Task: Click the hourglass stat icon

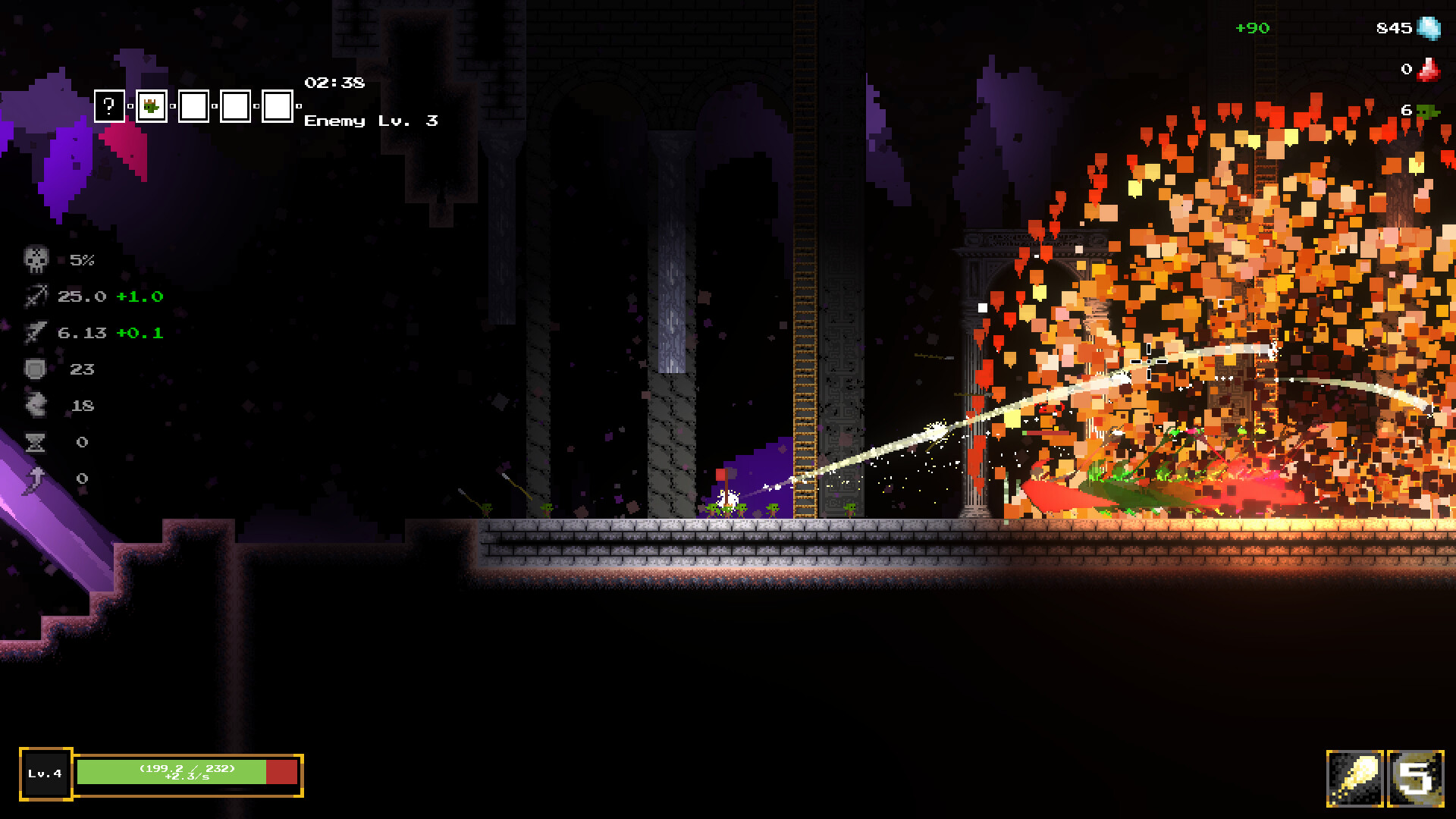Action: point(36,442)
